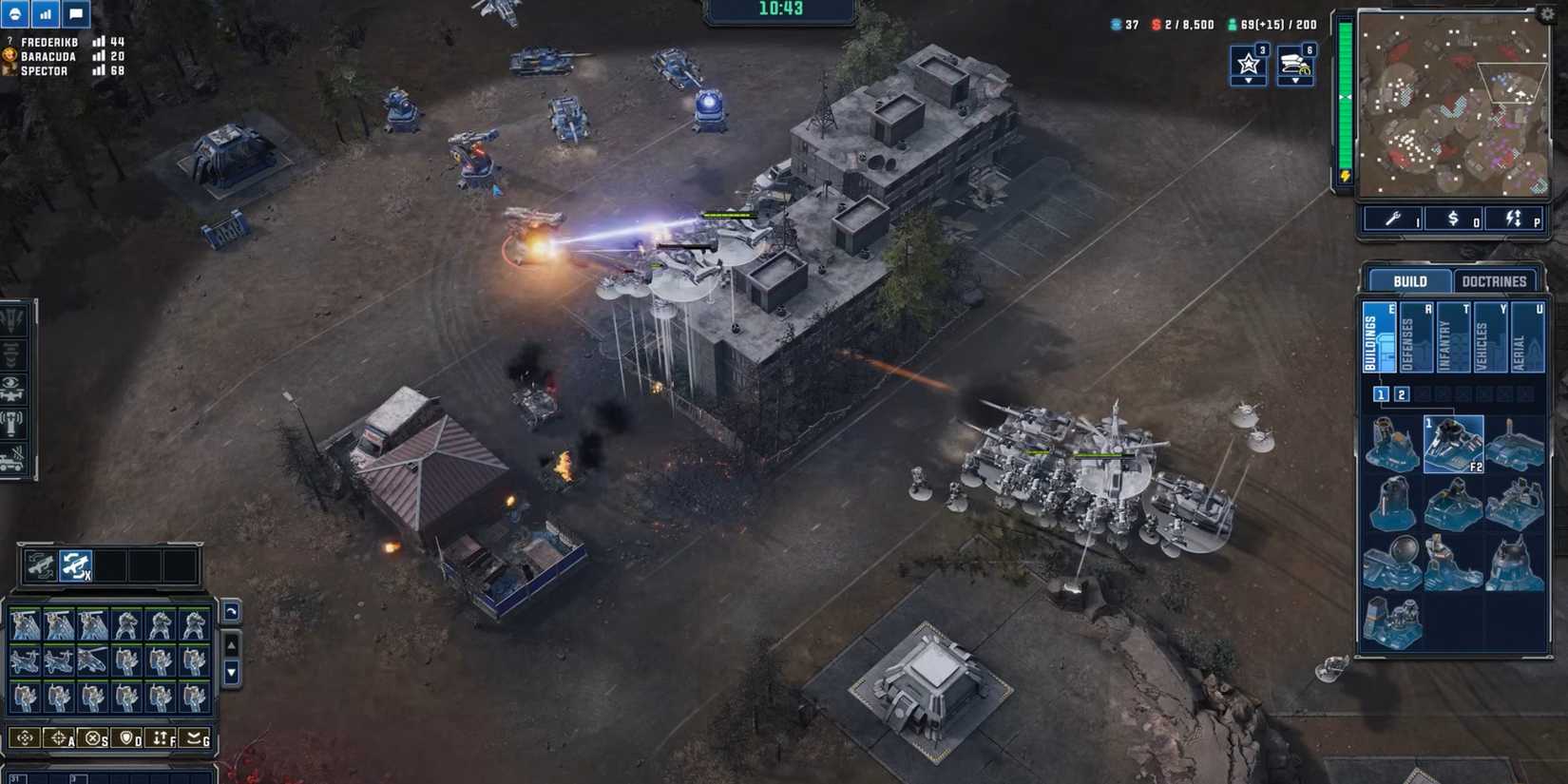1568x784 pixels.
Task: Toggle the defend stance shield marked D
Action: (x=126, y=739)
